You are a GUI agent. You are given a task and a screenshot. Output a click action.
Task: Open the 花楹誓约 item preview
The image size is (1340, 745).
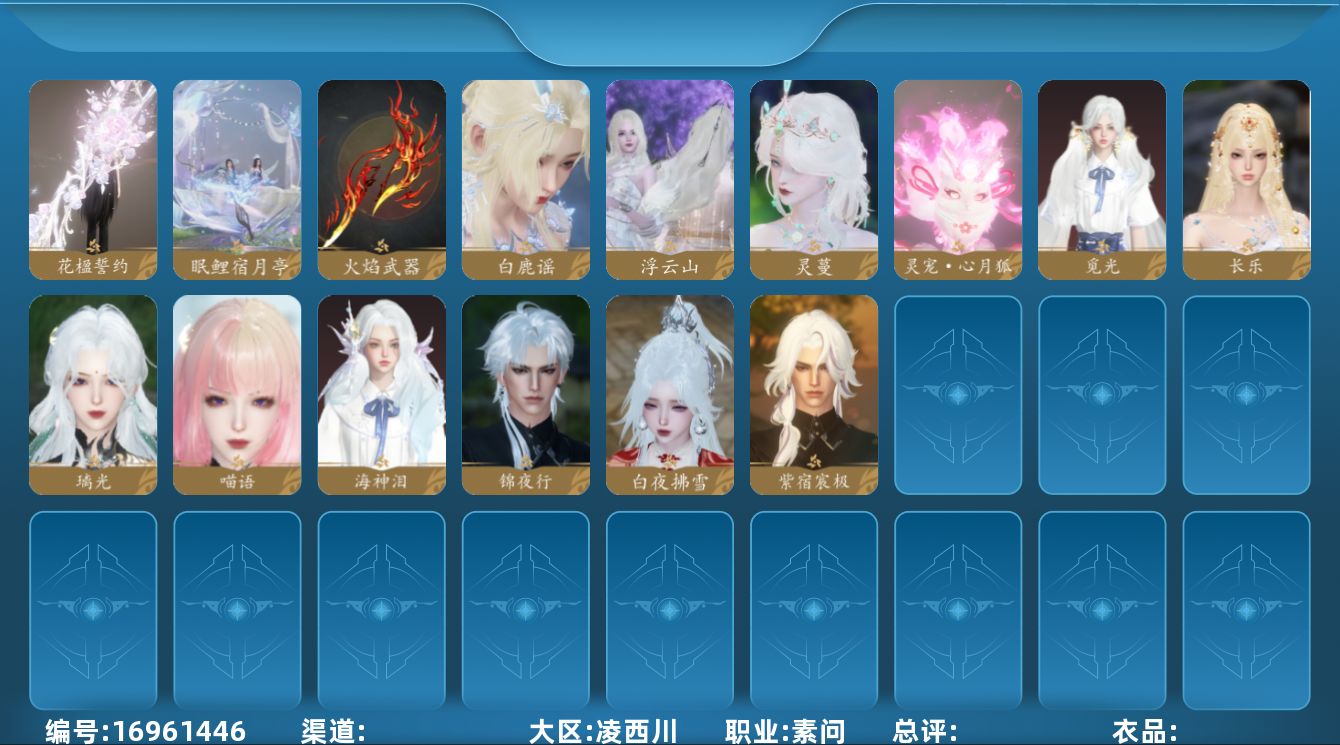click(93, 178)
